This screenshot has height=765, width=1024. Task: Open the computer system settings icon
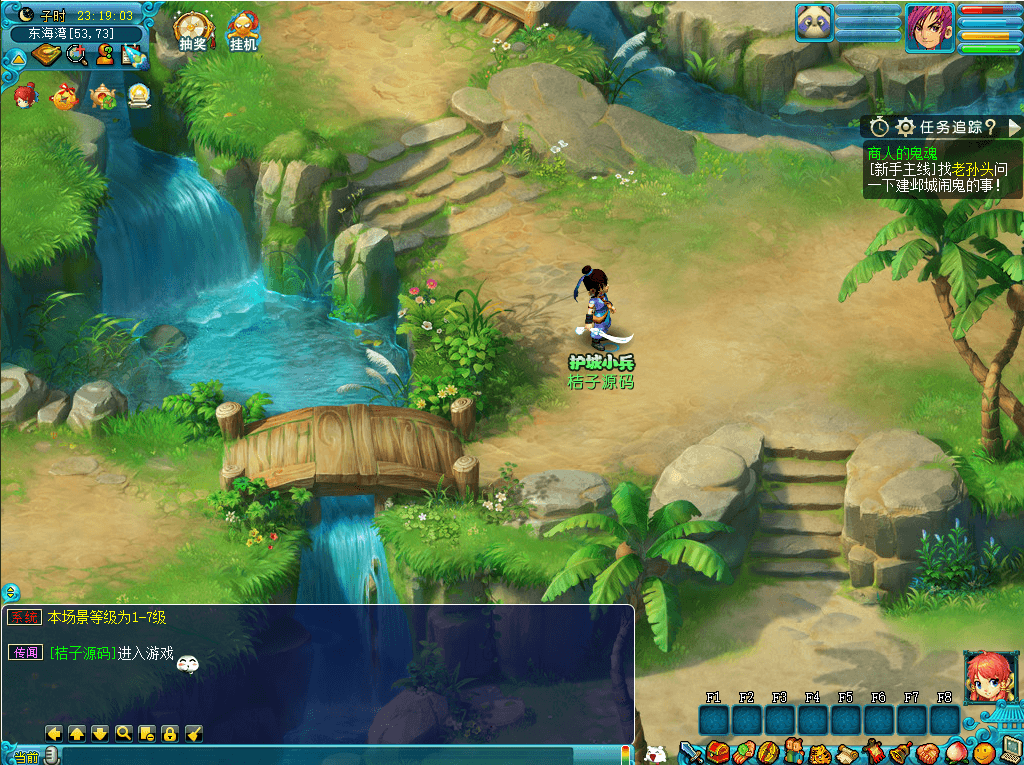tap(1009, 749)
